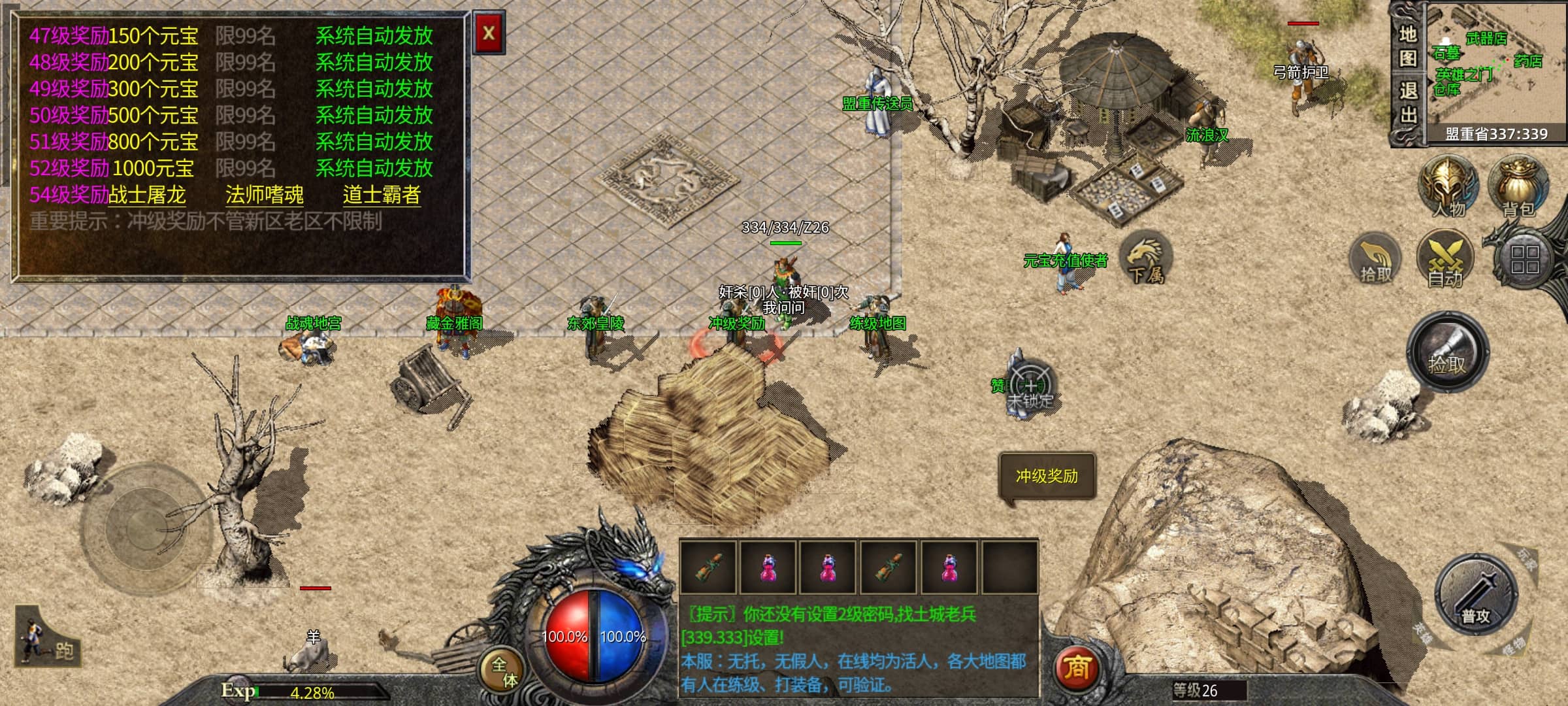Click the 未锁定 target lock crosshair
Screen dimensions: 1568x706
(x=1030, y=386)
